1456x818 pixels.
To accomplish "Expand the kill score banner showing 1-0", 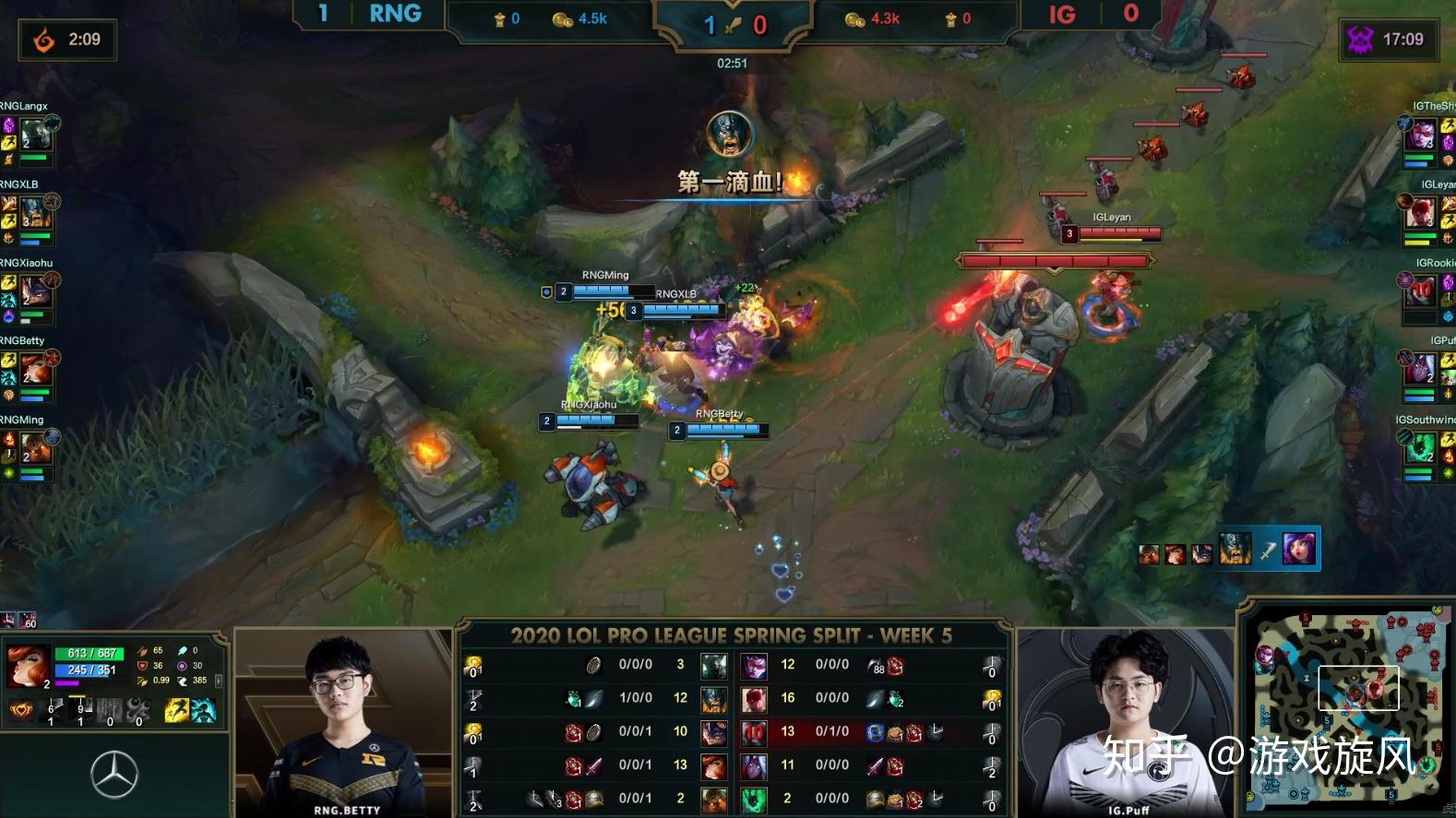I will coord(732,25).
